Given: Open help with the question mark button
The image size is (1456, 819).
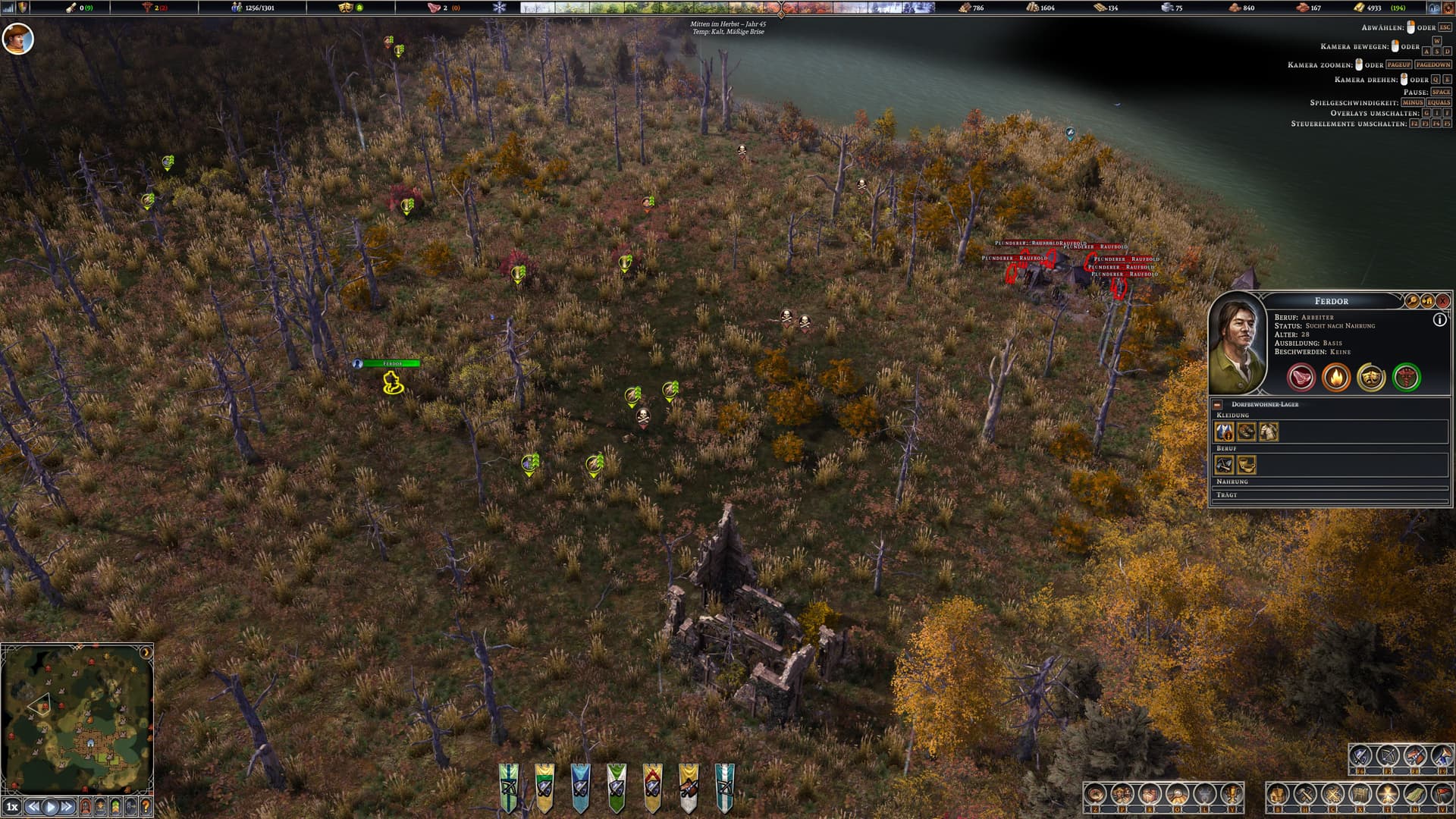Looking at the screenshot, I should [146, 807].
